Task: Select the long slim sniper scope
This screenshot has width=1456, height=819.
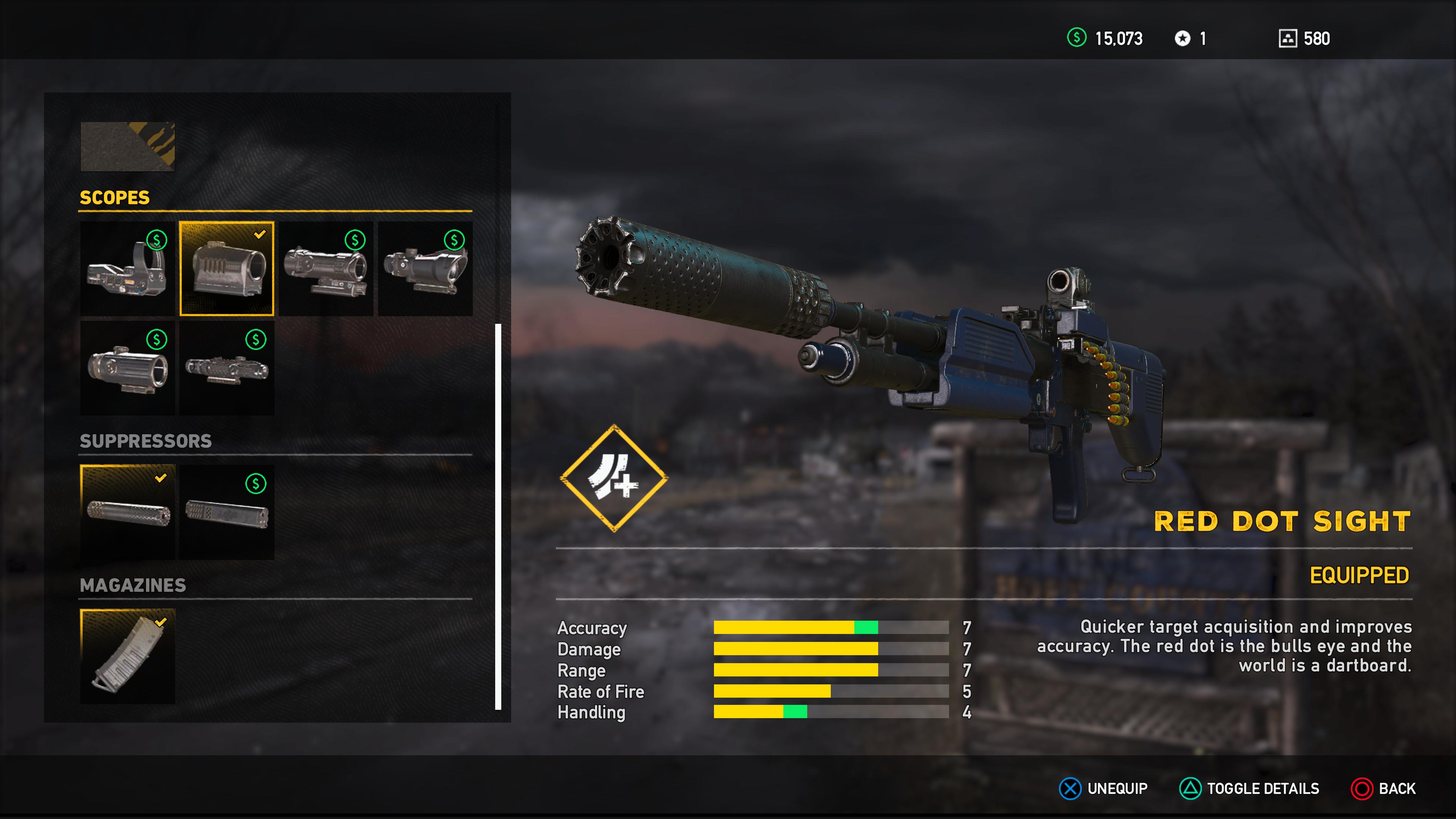Action: pyautogui.click(x=227, y=368)
